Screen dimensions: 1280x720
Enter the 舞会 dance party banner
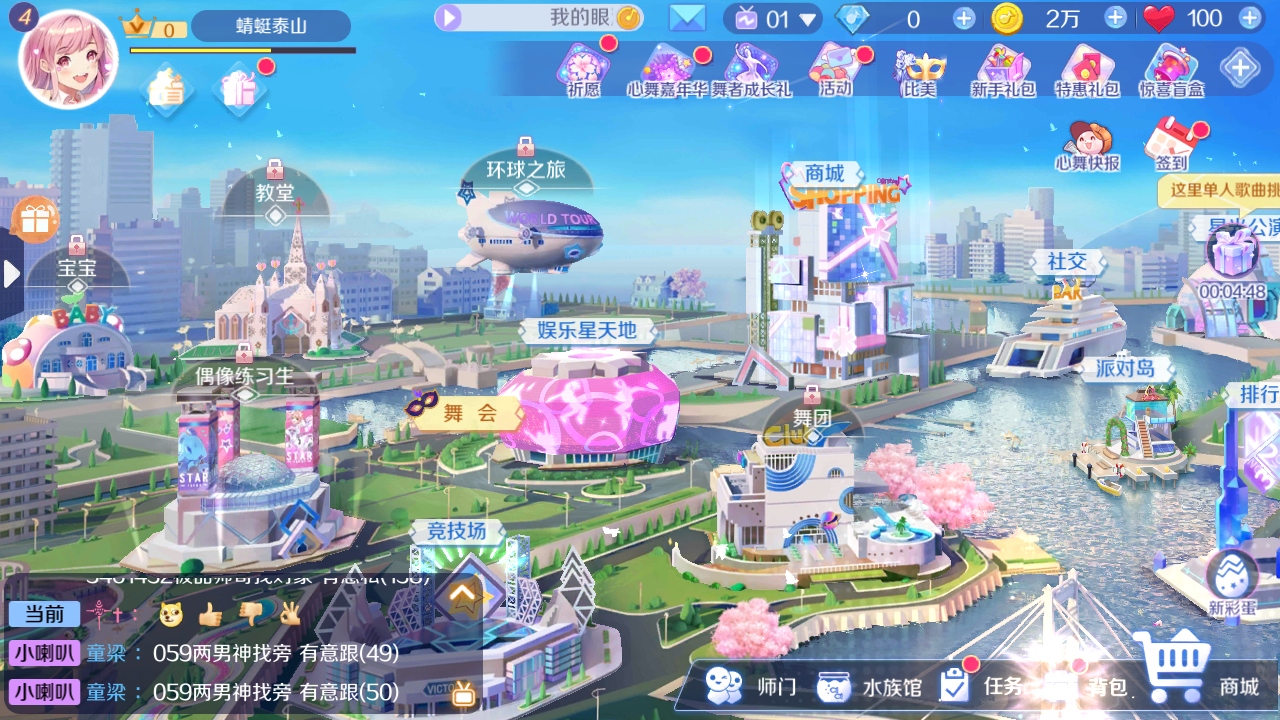point(466,413)
